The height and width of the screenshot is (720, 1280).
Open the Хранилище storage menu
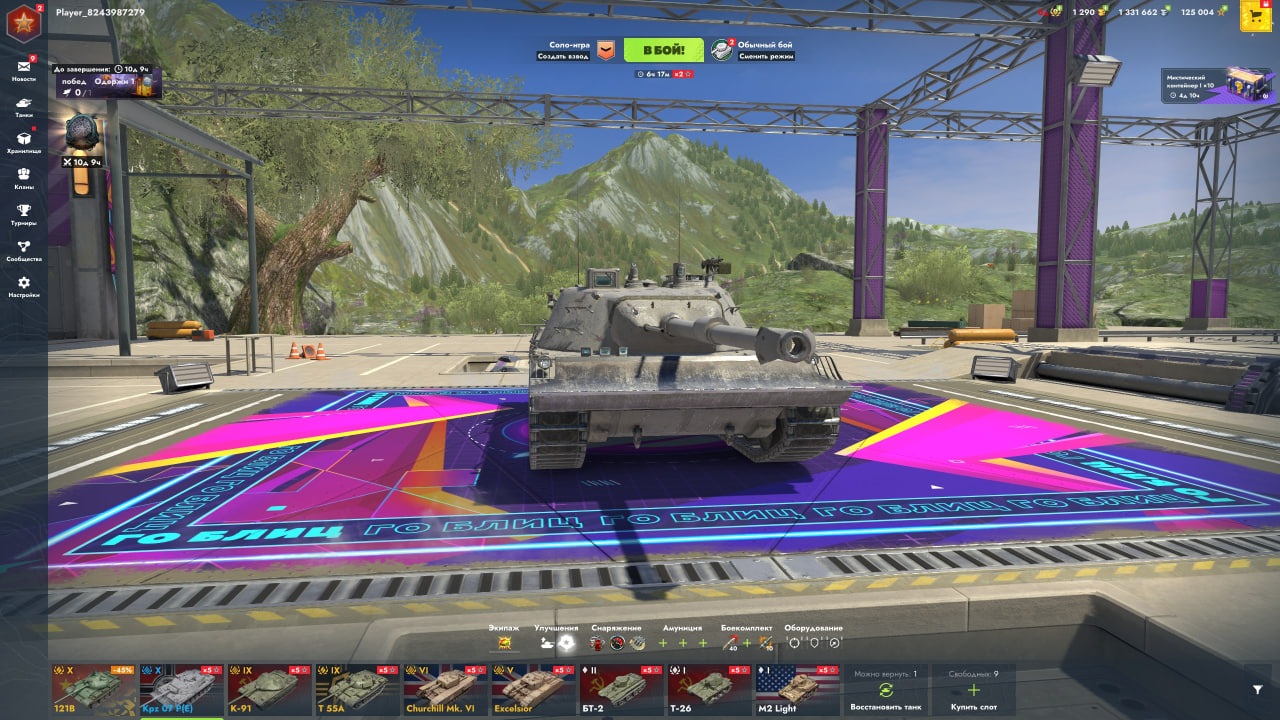[23, 142]
